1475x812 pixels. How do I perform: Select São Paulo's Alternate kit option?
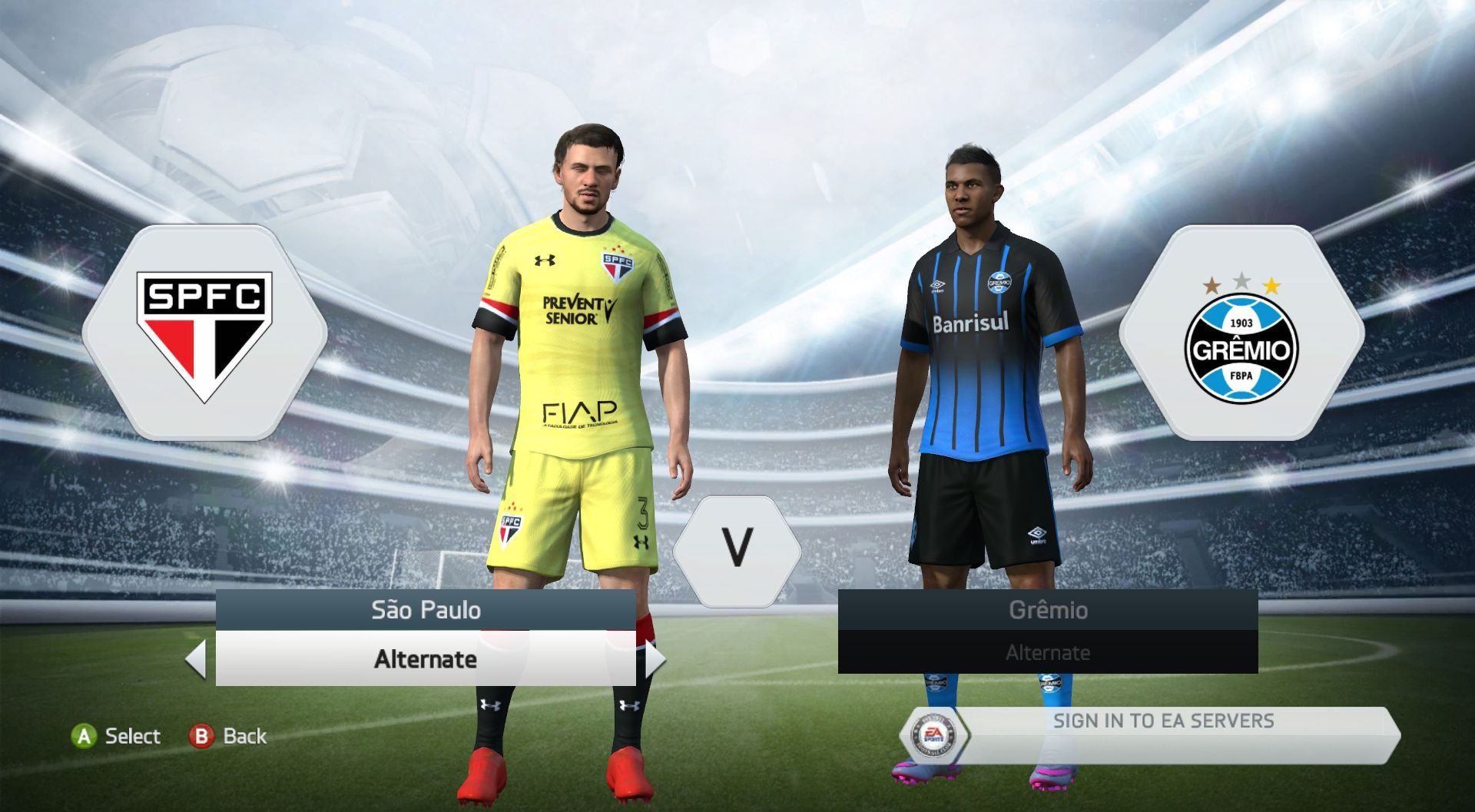[425, 659]
